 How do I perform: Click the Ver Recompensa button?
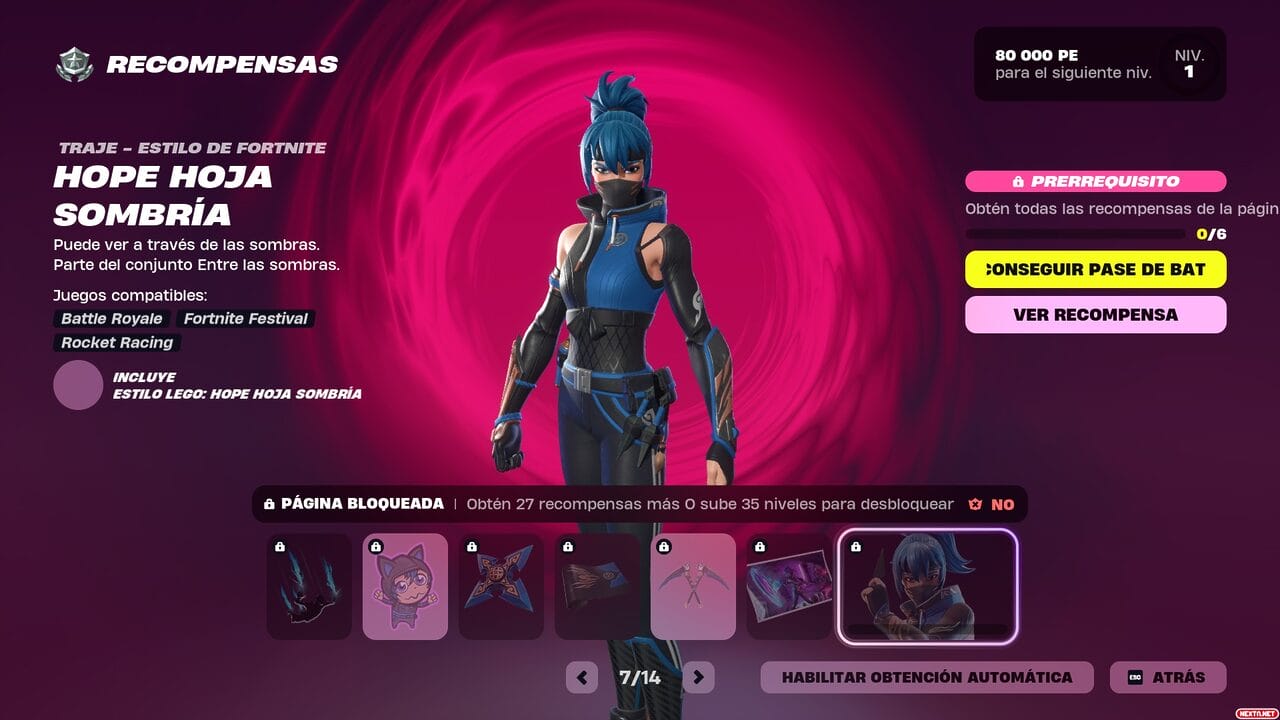tap(1095, 314)
